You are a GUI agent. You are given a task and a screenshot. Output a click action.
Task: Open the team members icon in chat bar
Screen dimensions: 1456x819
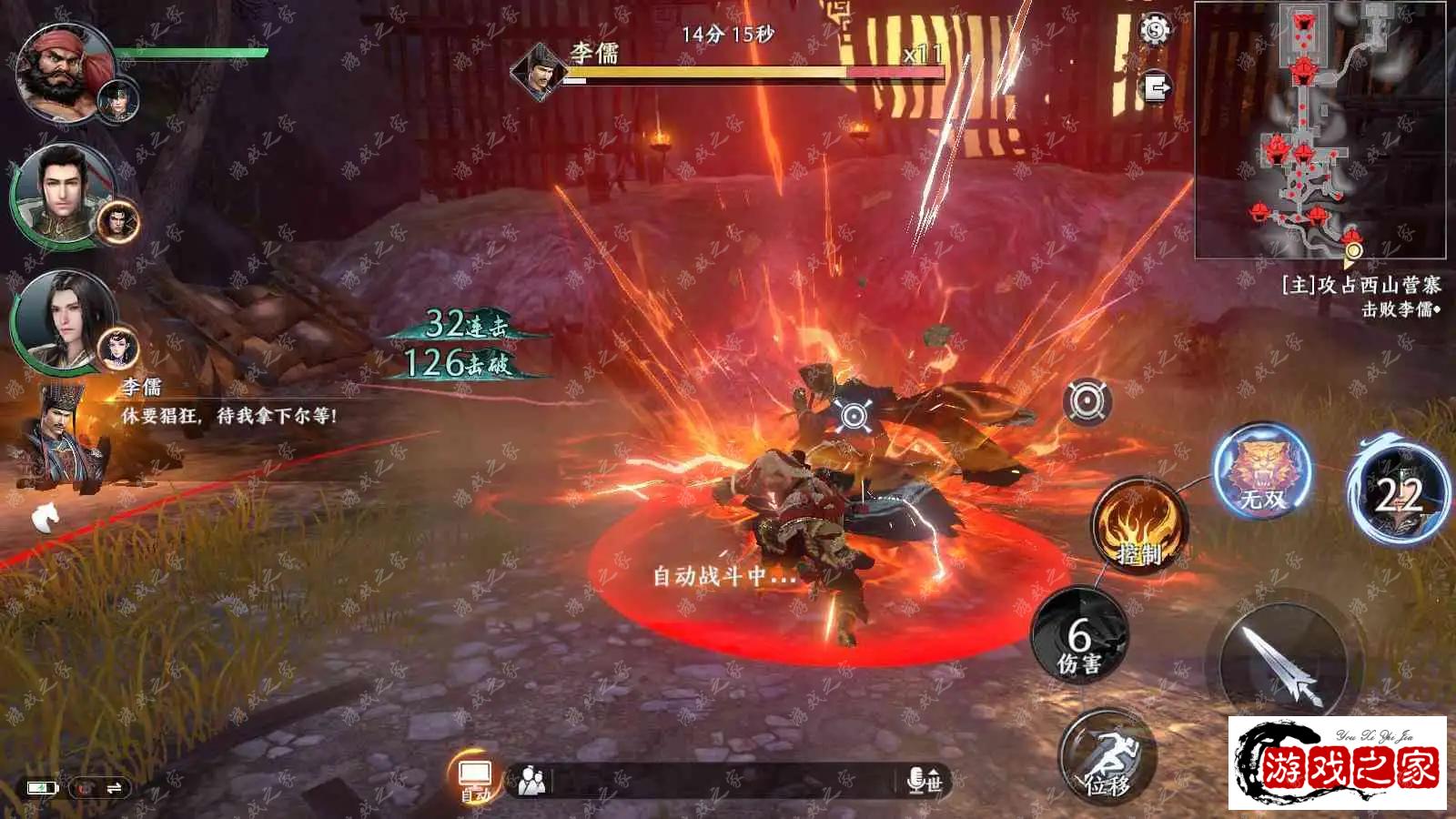531,781
